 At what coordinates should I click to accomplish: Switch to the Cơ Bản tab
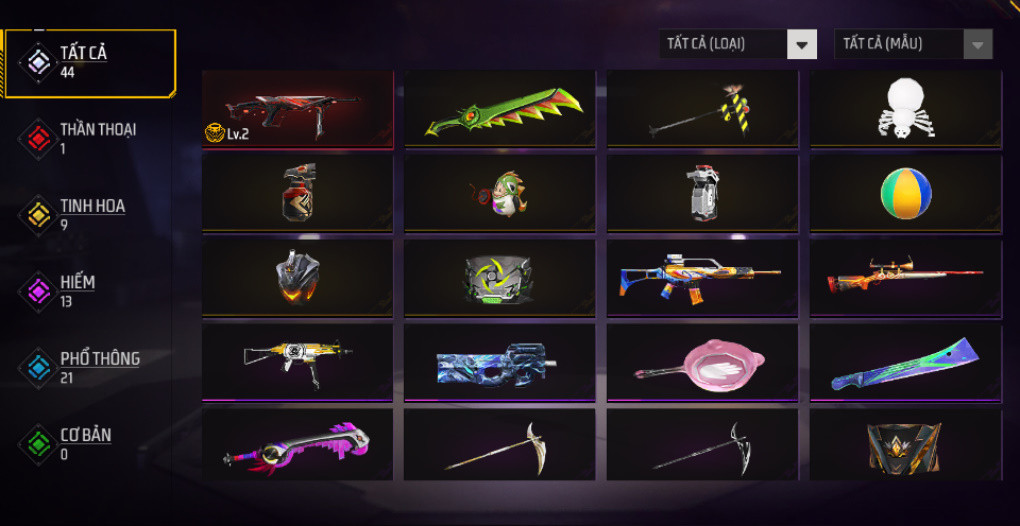coord(88,442)
